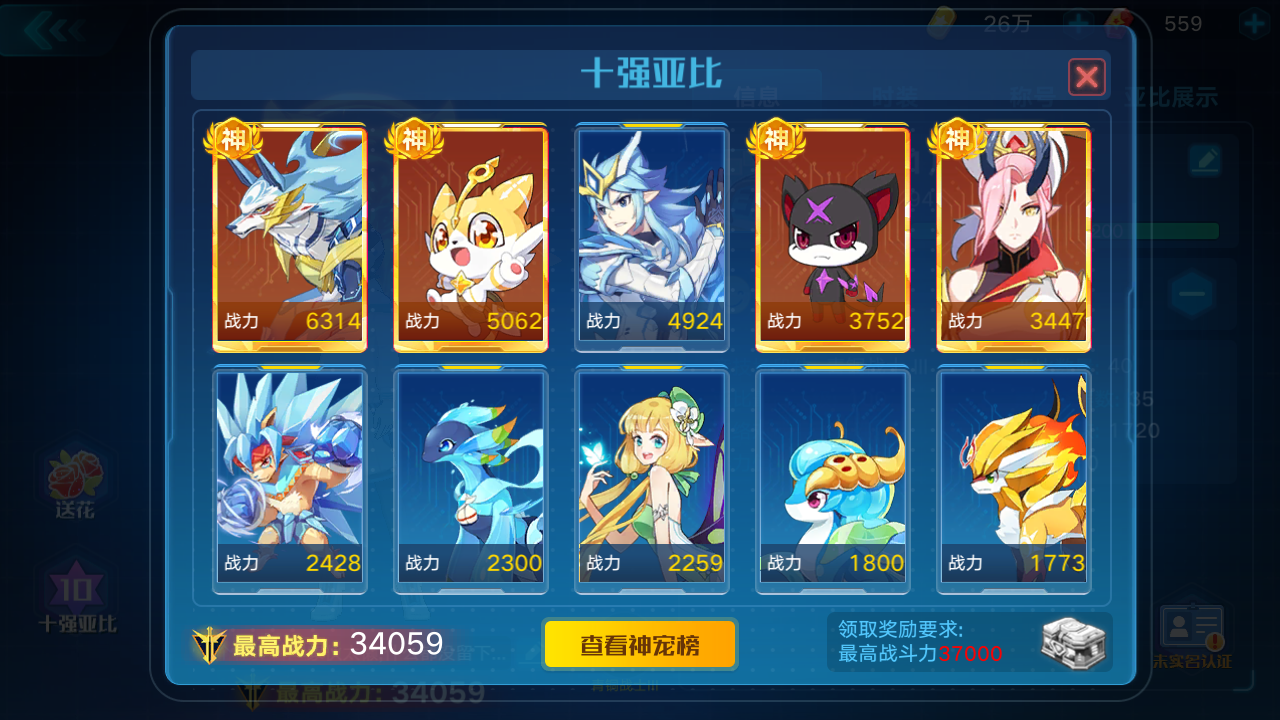This screenshot has height=720, width=1280.
Task: Click the 神 crown badge on the wolf card
Action: click(234, 141)
